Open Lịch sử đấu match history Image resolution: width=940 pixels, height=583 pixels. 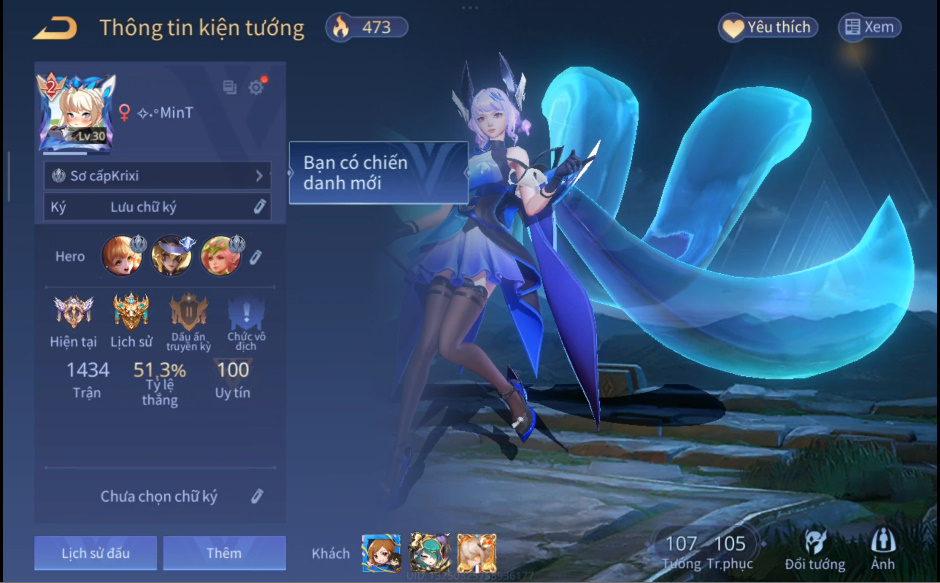pyautogui.click(x=95, y=553)
